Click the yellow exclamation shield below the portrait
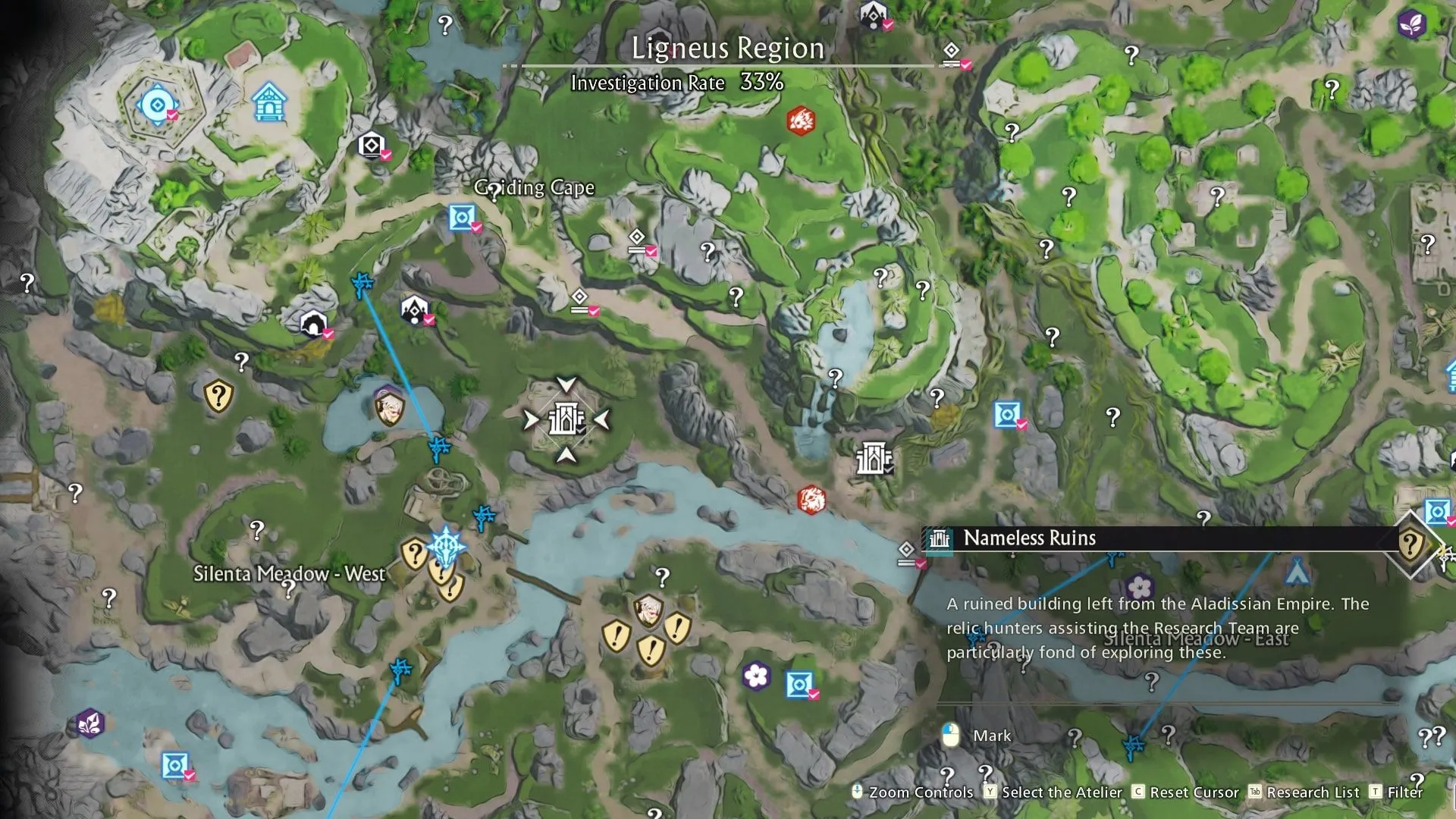 (x=651, y=650)
